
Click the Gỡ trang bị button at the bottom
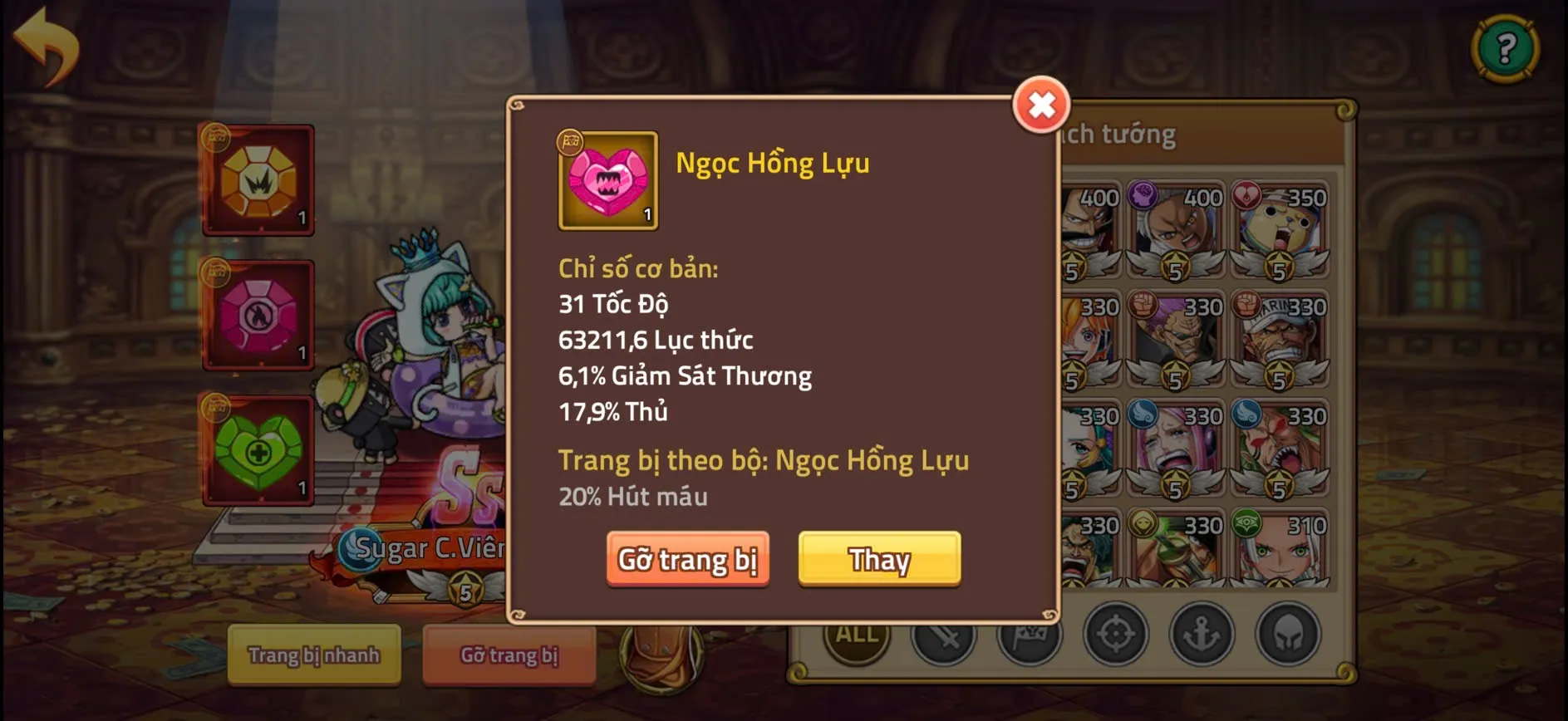coord(509,656)
